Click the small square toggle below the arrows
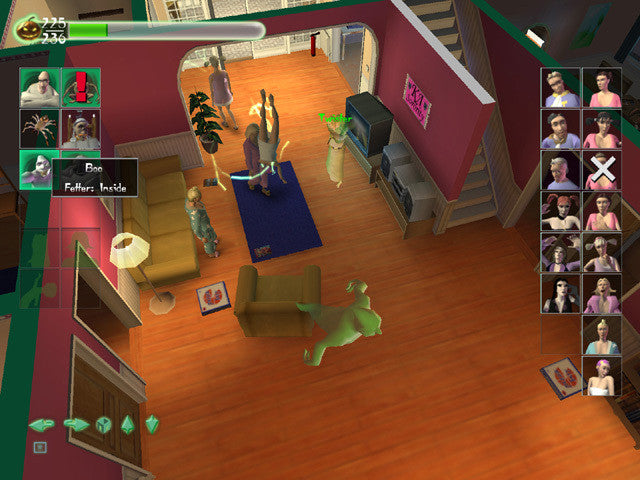Viewport: 640px width, 480px height. tap(39, 447)
